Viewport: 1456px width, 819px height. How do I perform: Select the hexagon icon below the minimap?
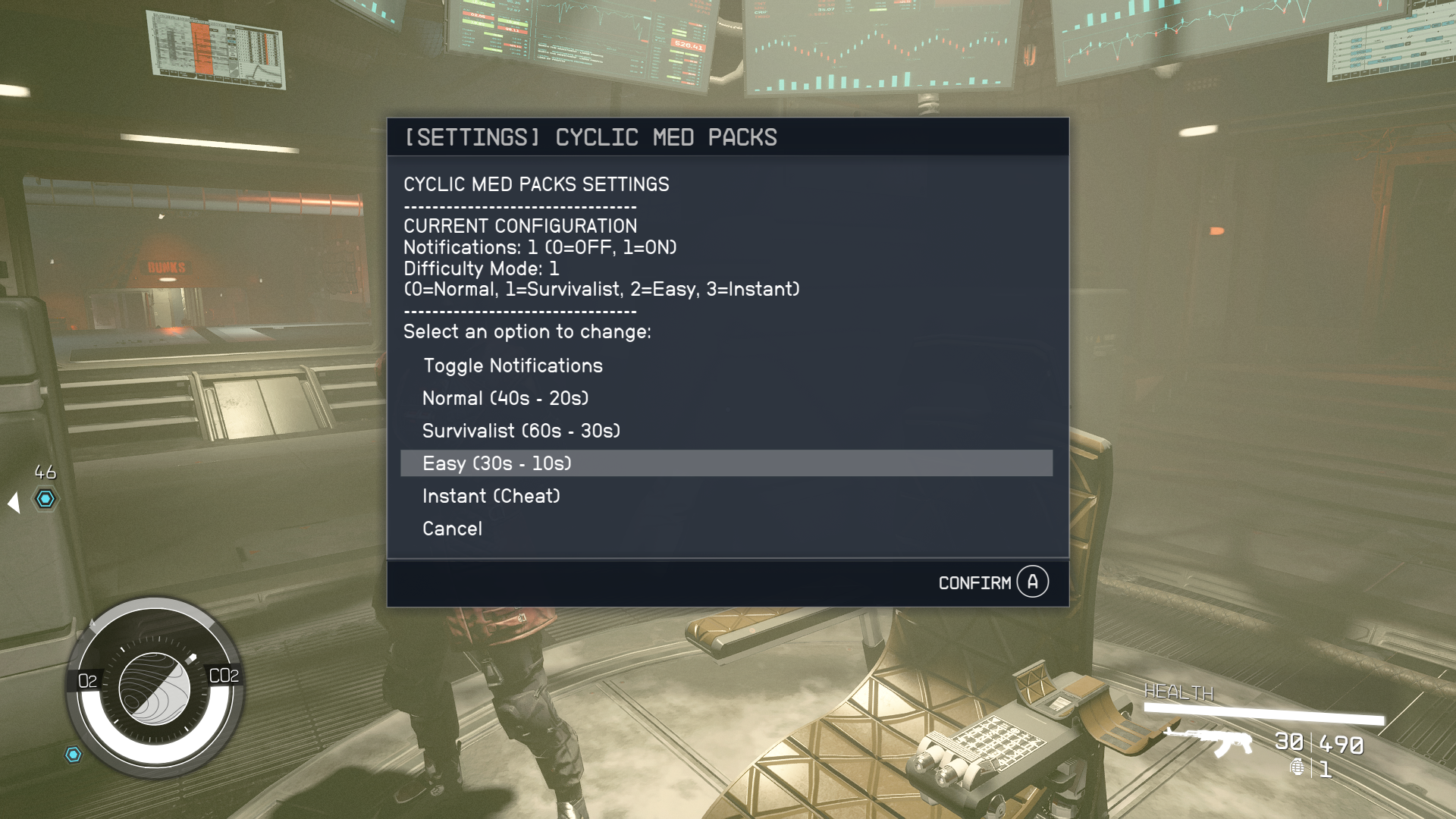73,753
